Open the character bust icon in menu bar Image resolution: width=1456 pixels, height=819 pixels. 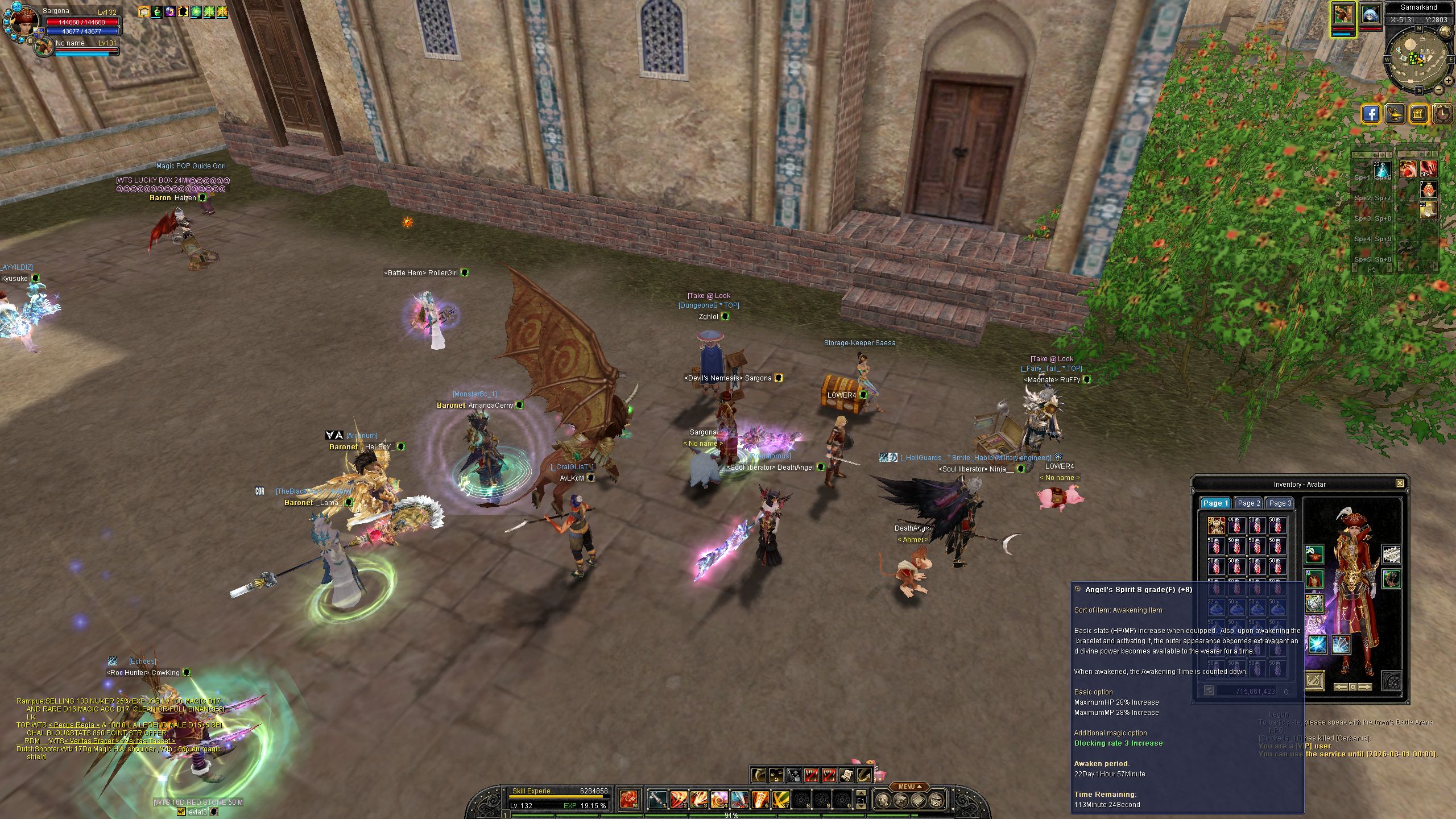tap(882, 800)
